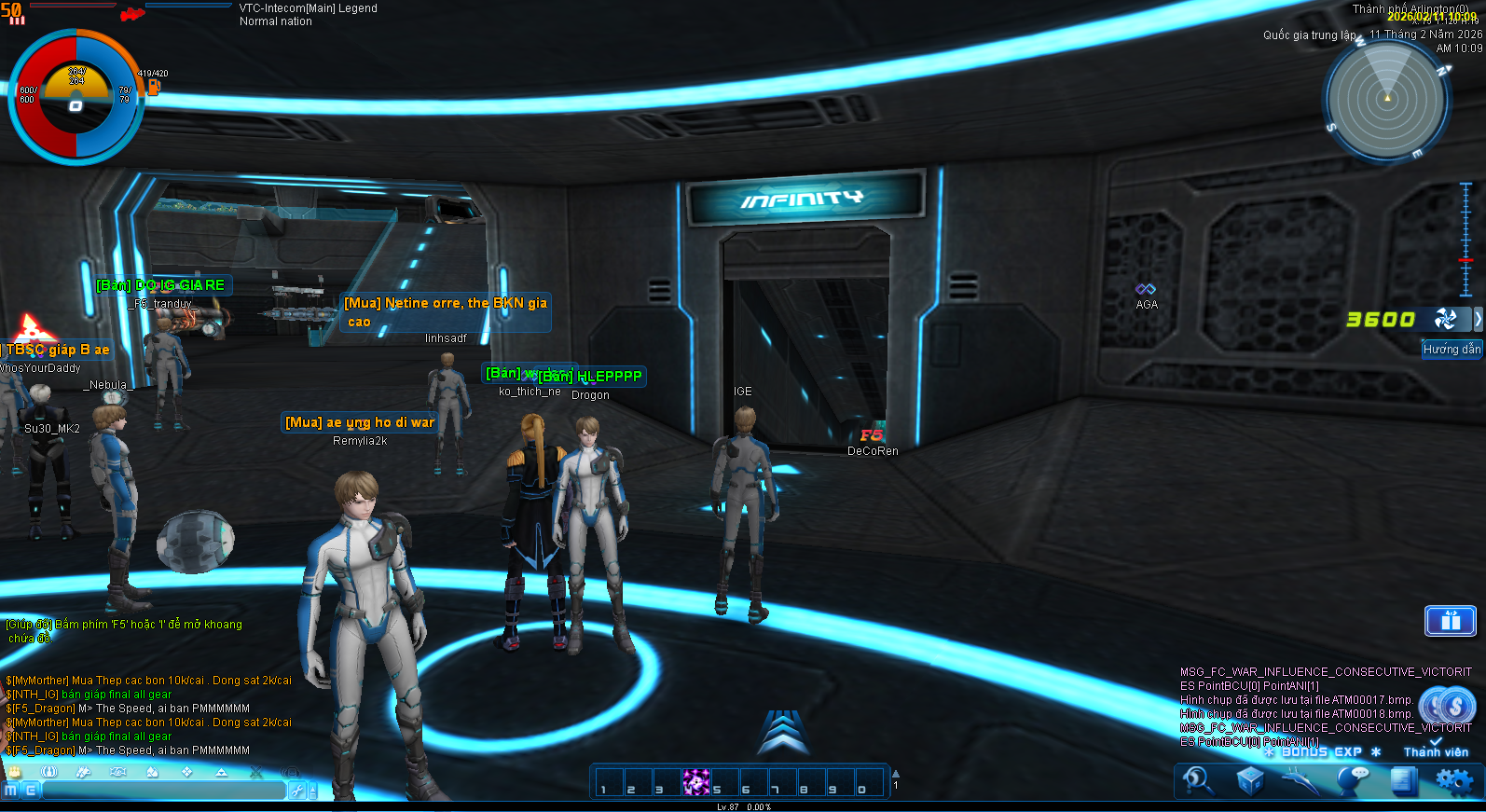1486x812 pixels.
Task: Open the magnifying glass search icon
Action: [x=1197, y=780]
